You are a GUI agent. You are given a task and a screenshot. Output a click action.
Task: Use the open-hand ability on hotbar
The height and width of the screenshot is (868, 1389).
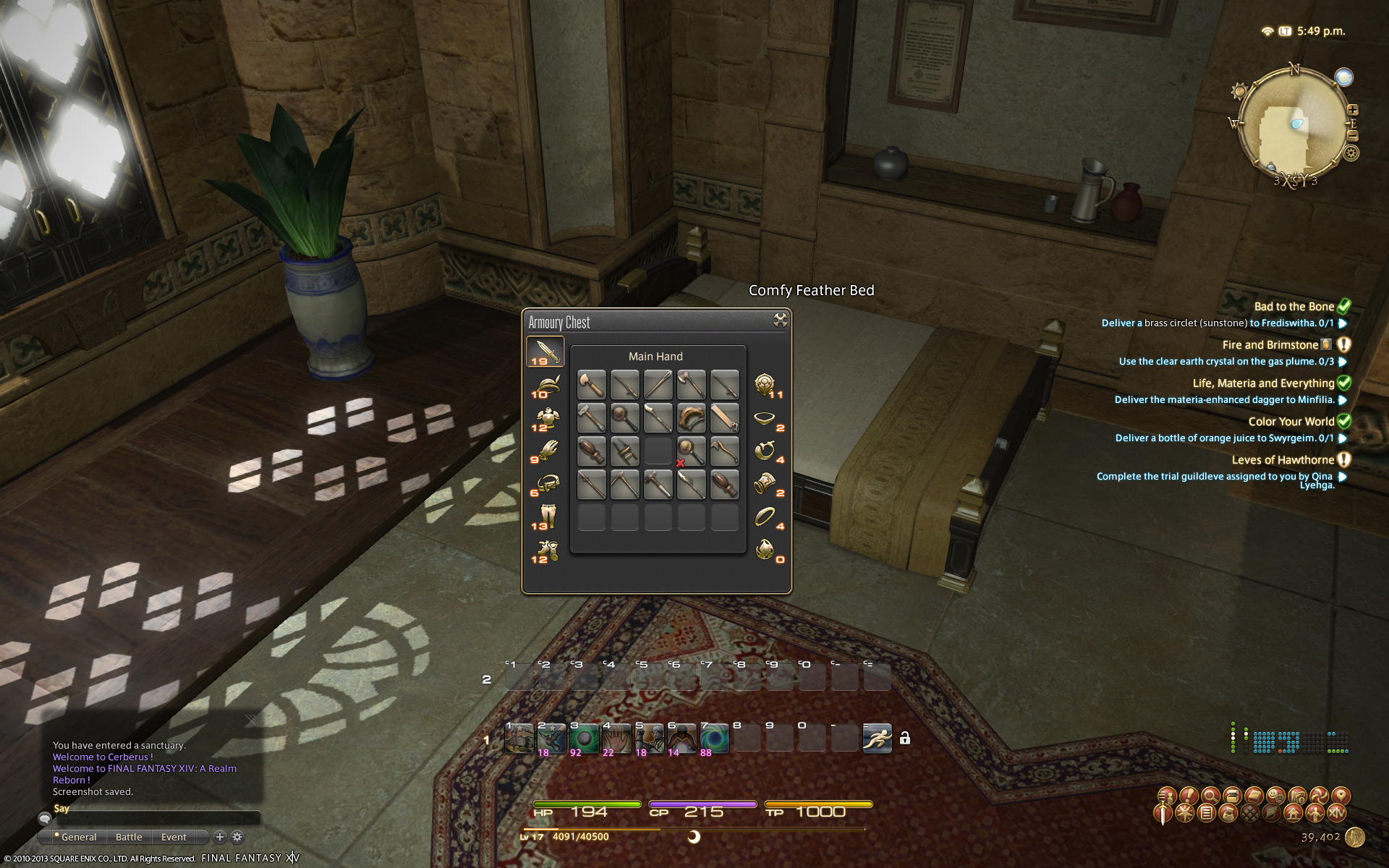point(616,739)
